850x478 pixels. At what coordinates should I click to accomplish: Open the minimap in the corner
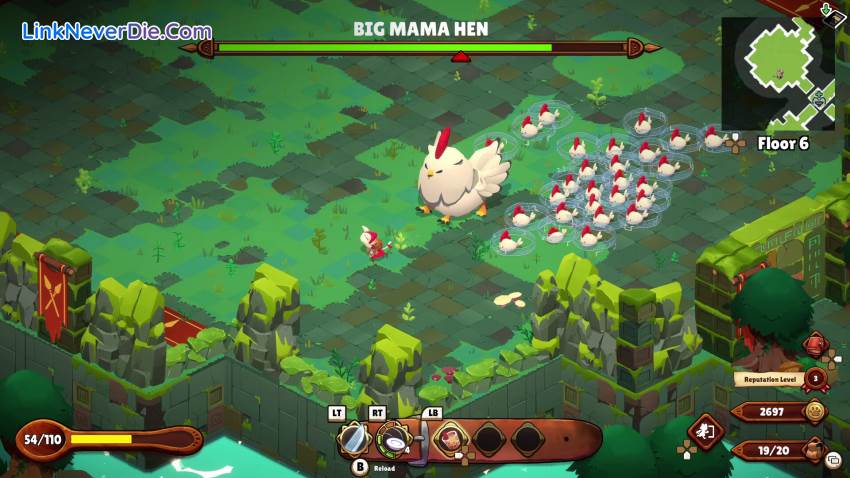point(777,72)
